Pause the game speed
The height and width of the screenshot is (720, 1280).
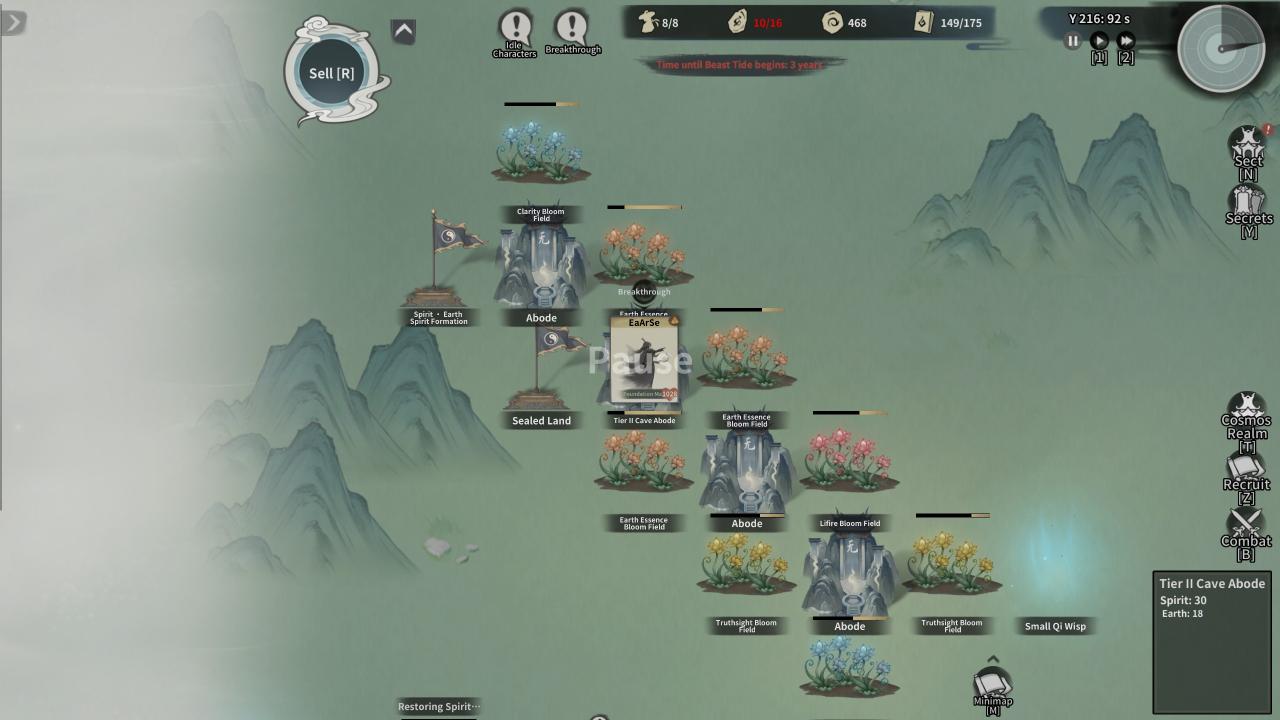(1072, 41)
